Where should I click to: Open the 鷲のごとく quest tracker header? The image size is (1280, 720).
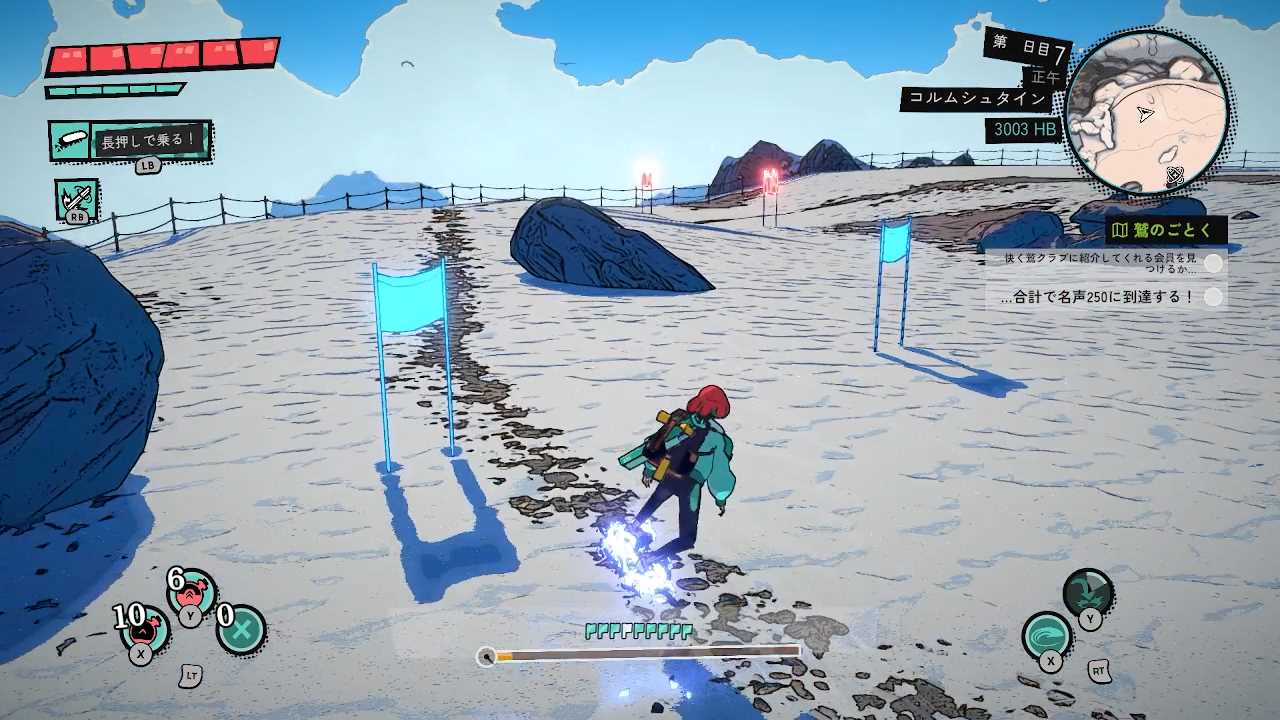pos(1166,231)
